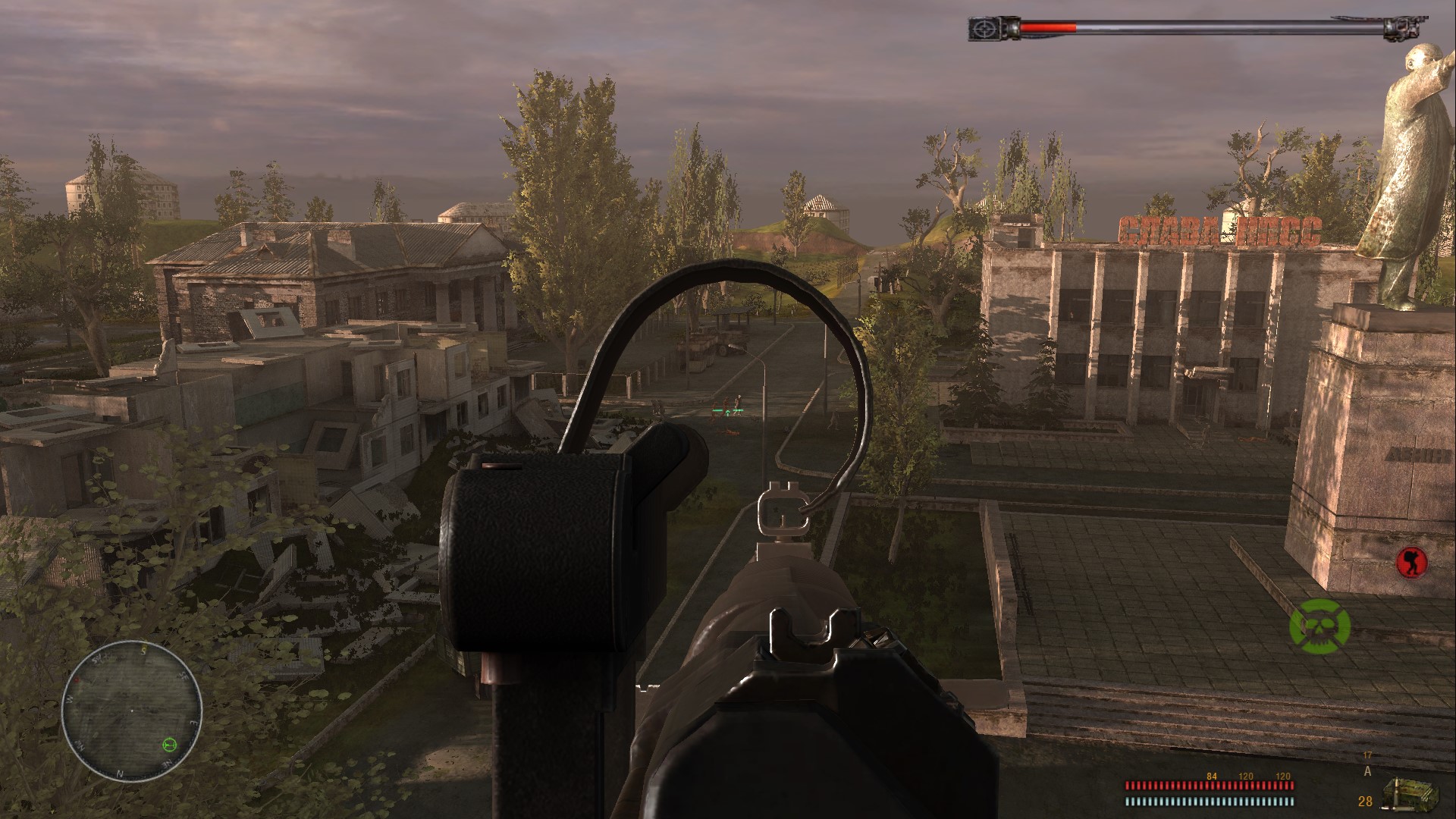Click the circular compass minimap

(132, 711)
